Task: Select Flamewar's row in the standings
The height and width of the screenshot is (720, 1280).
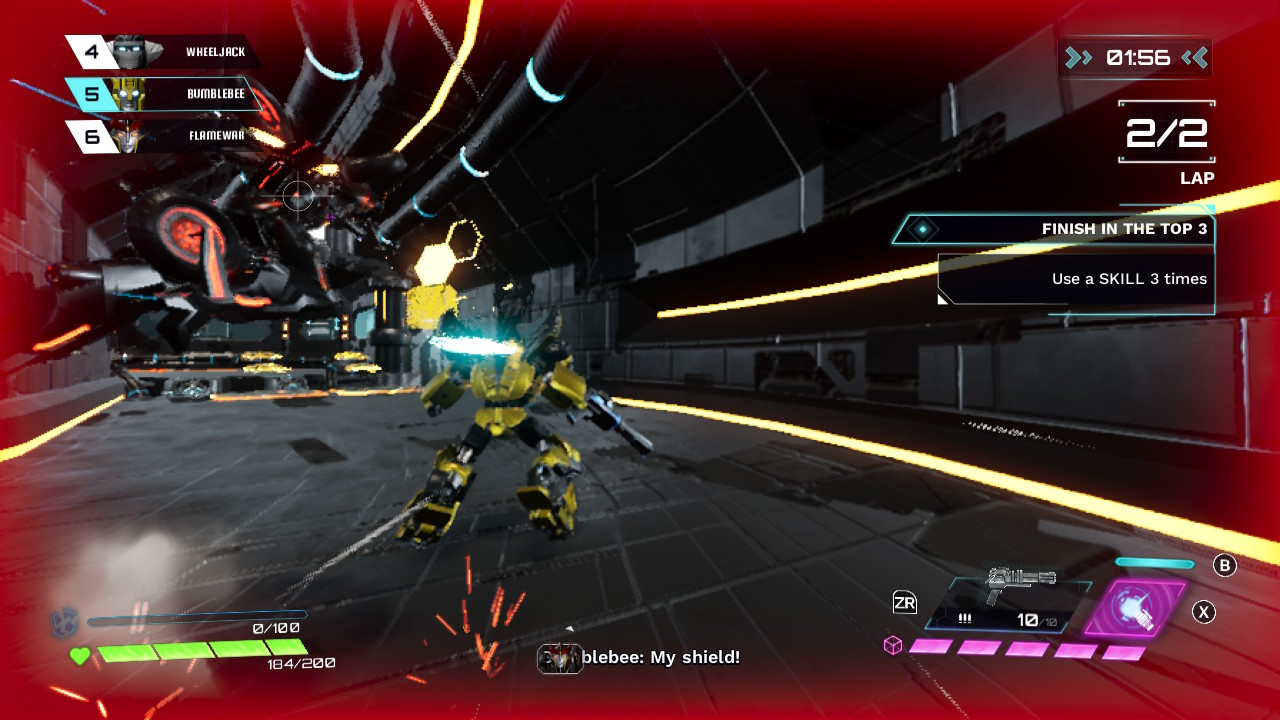Action: 165,136
